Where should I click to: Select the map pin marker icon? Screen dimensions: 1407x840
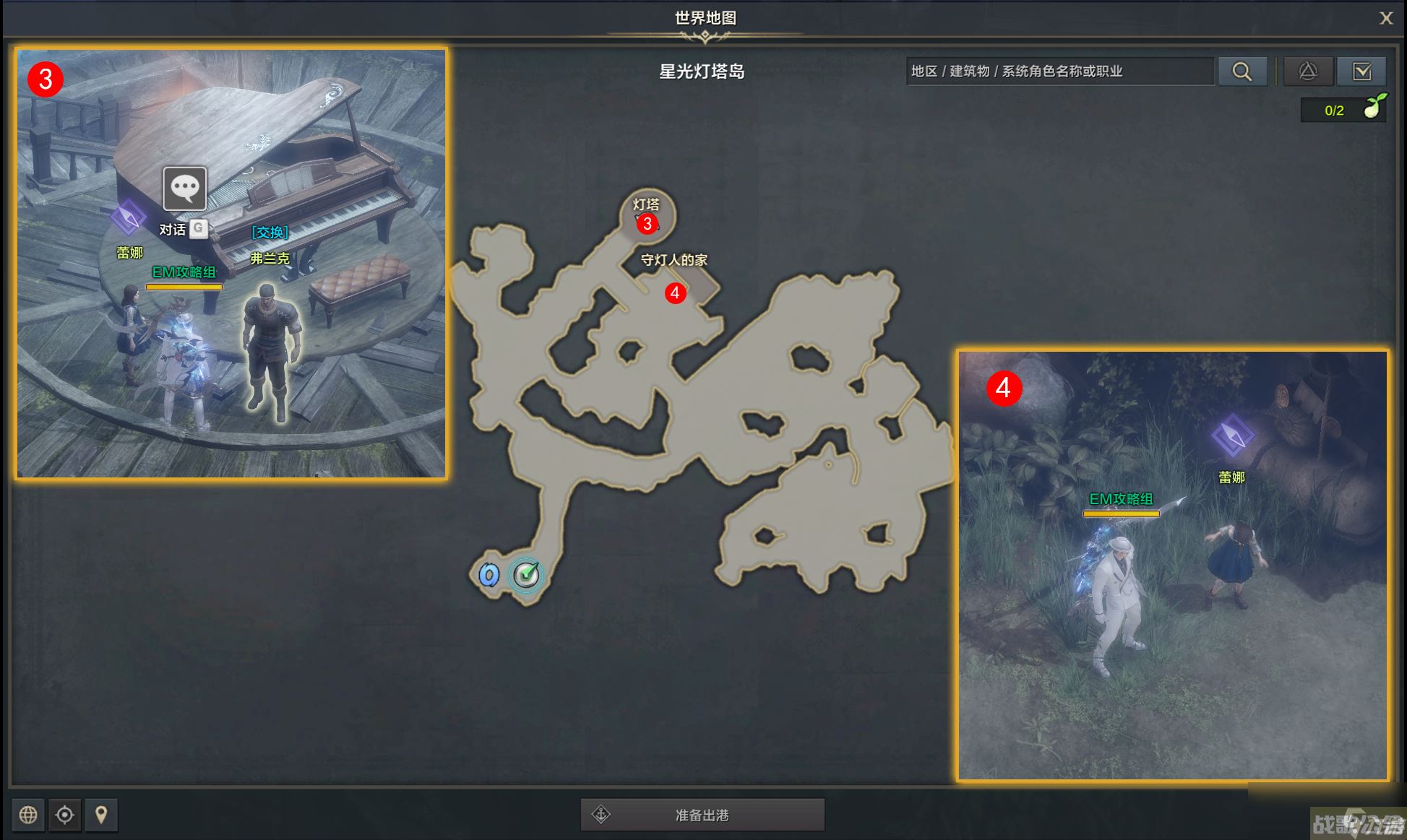101,815
